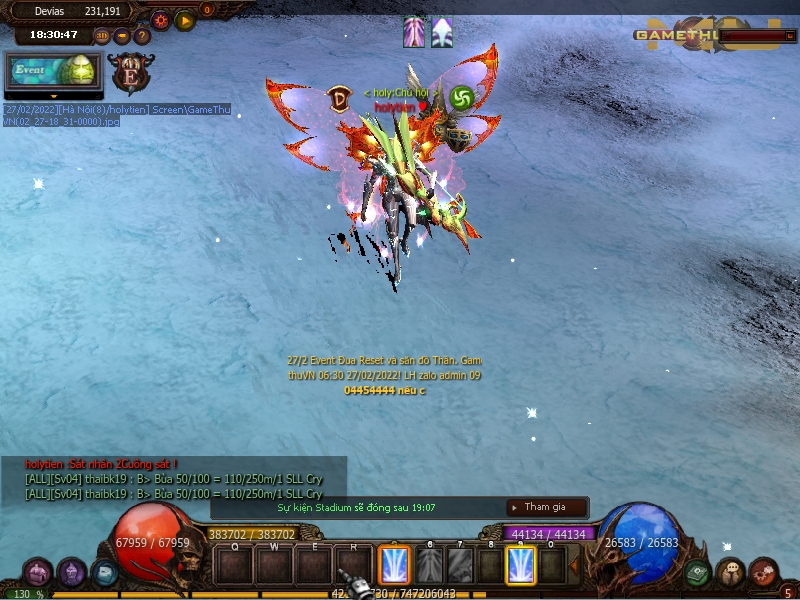Open the chat speech bubble icon

pos(730,572)
